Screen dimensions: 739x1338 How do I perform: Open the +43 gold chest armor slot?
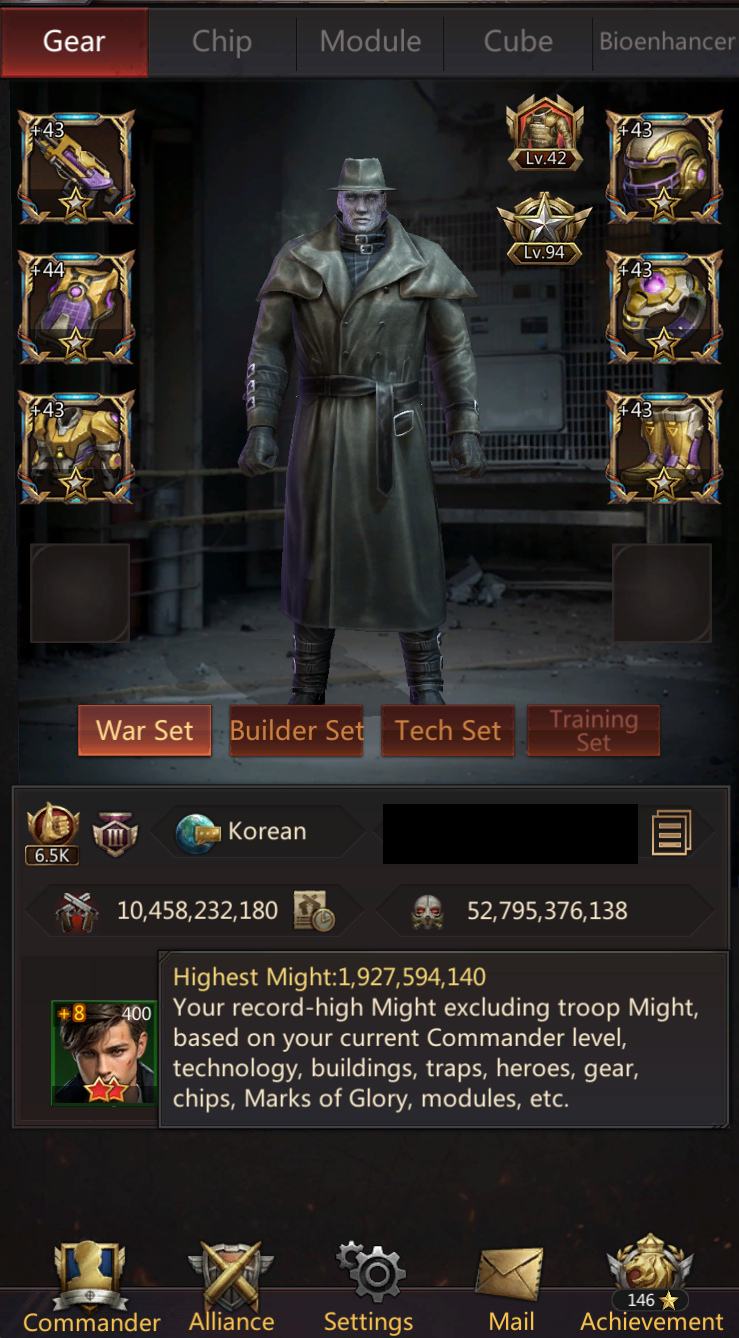pyautogui.click(x=76, y=447)
